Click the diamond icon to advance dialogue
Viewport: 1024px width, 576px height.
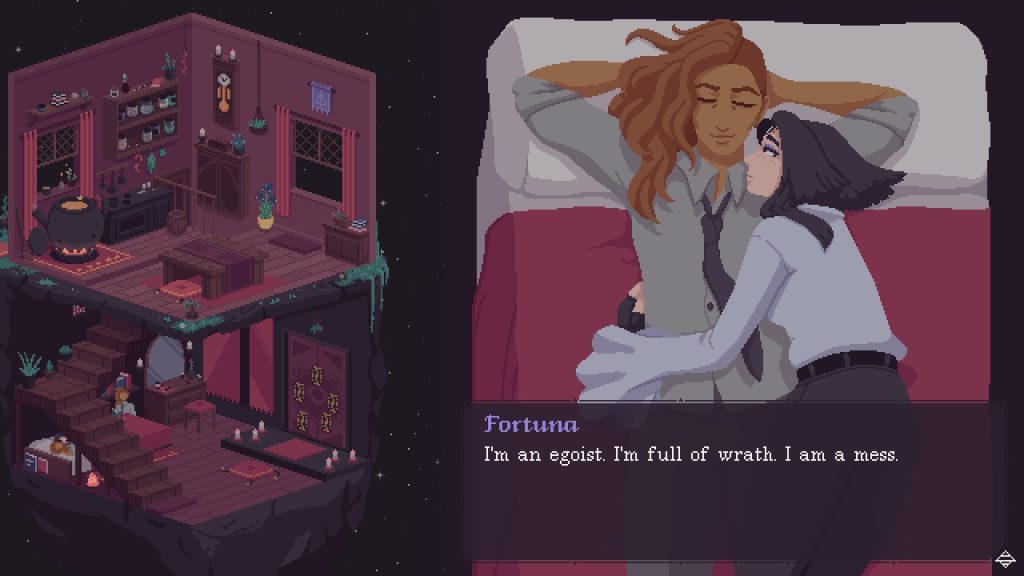[x=1005, y=558]
